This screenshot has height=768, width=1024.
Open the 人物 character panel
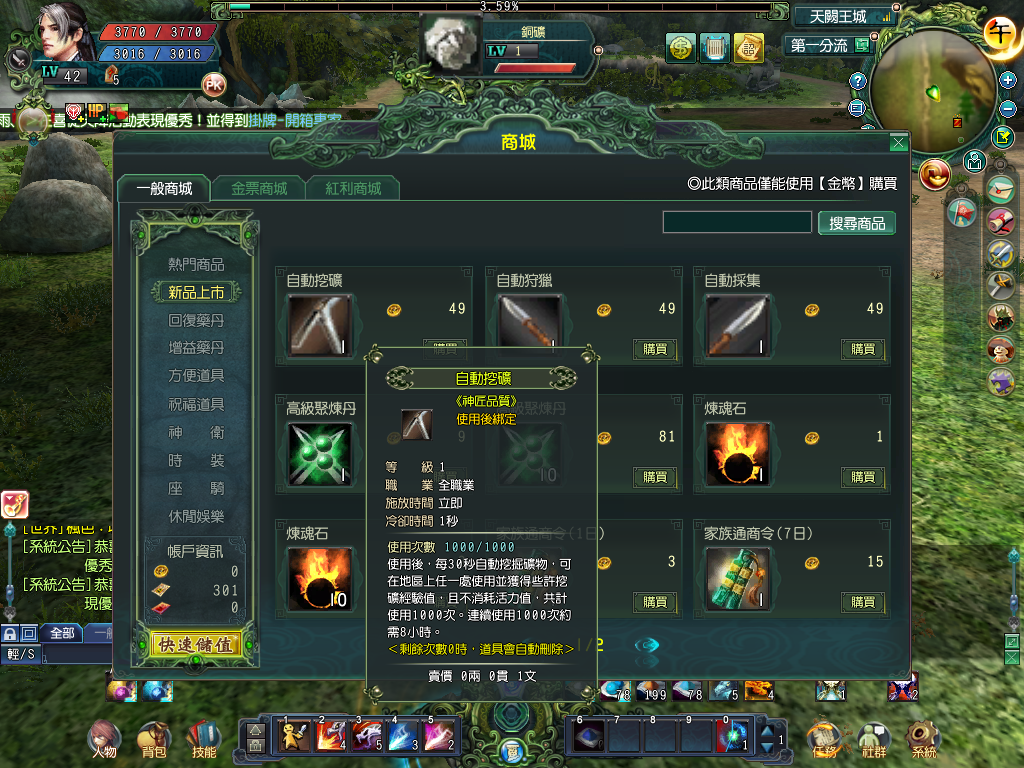[104, 739]
